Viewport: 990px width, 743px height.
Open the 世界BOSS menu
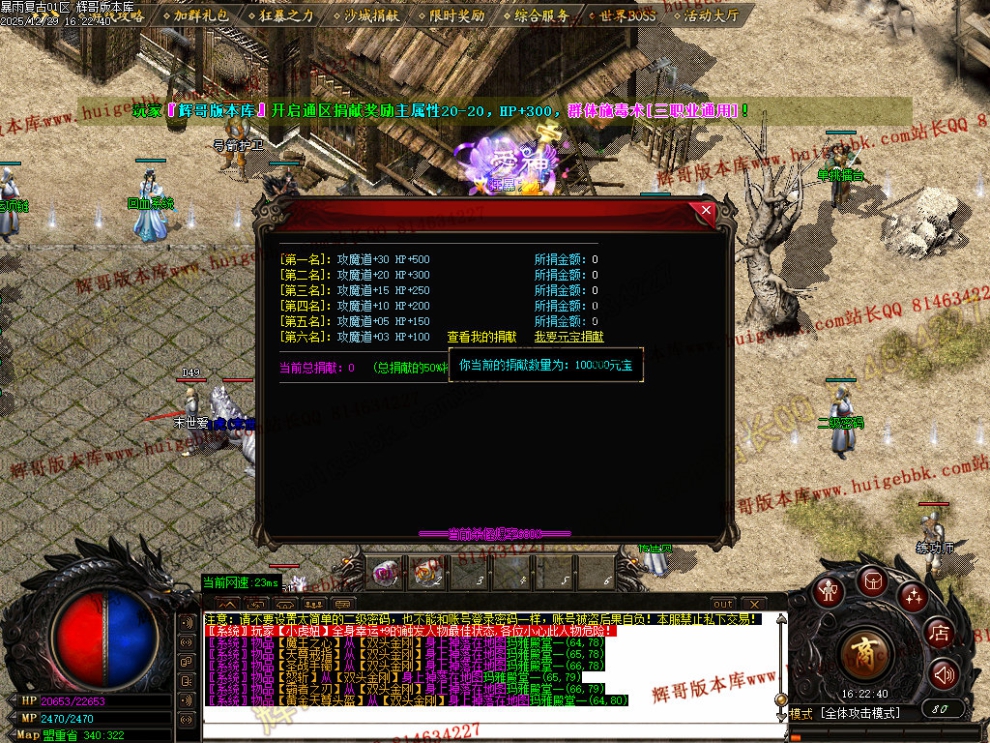click(628, 15)
